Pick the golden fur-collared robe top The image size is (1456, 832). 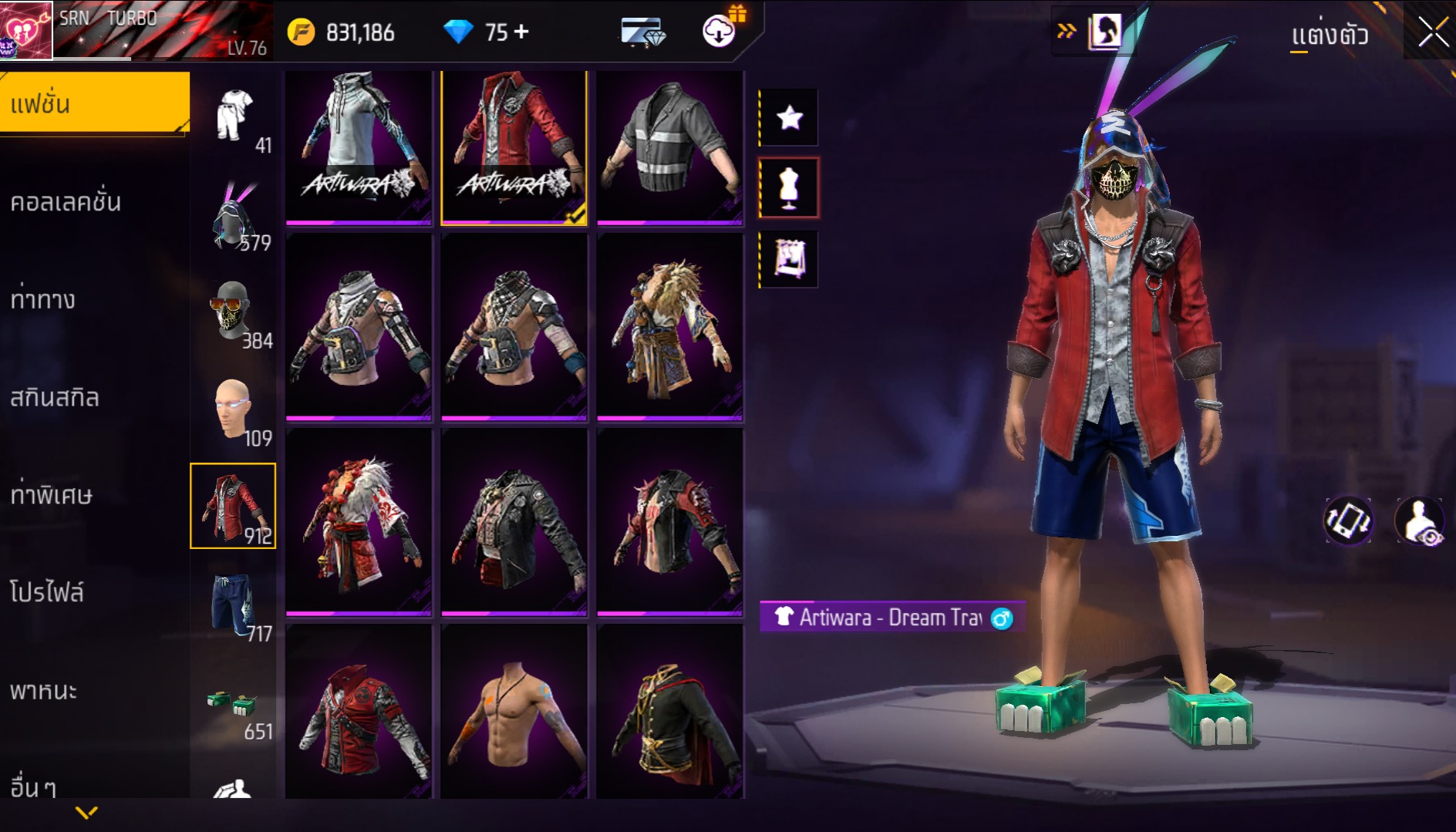pyautogui.click(x=669, y=328)
